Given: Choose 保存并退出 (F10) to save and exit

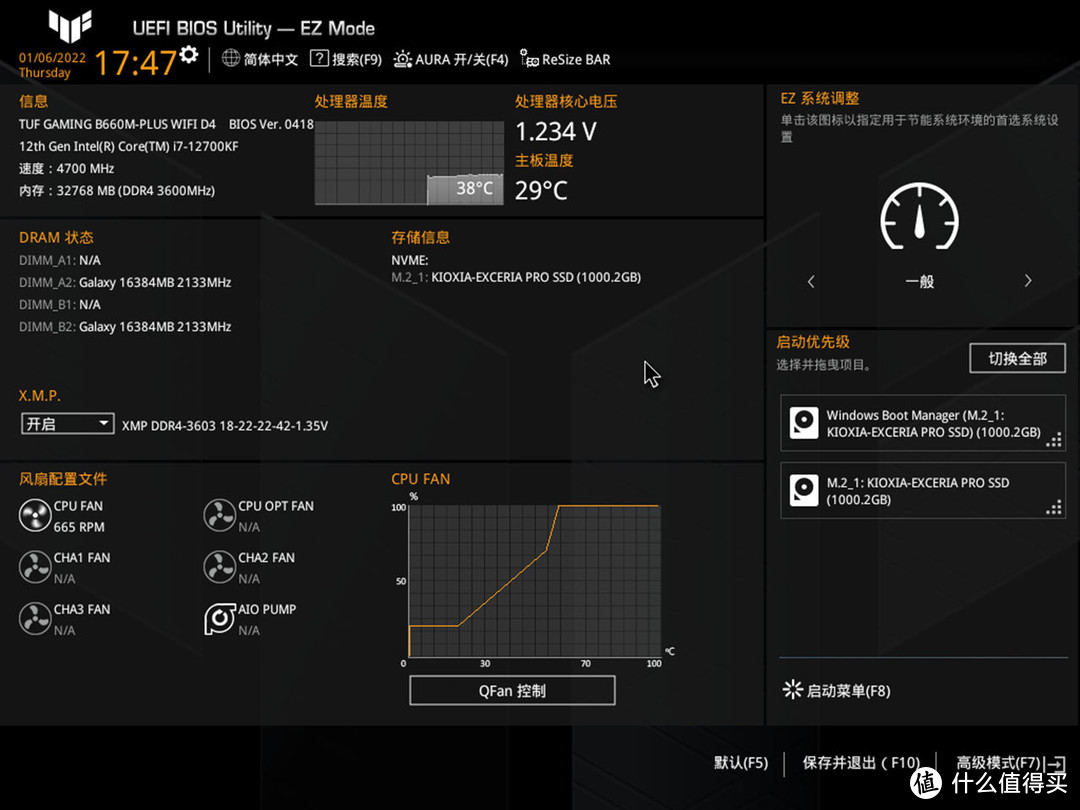Looking at the screenshot, I should pyautogui.click(x=860, y=763).
